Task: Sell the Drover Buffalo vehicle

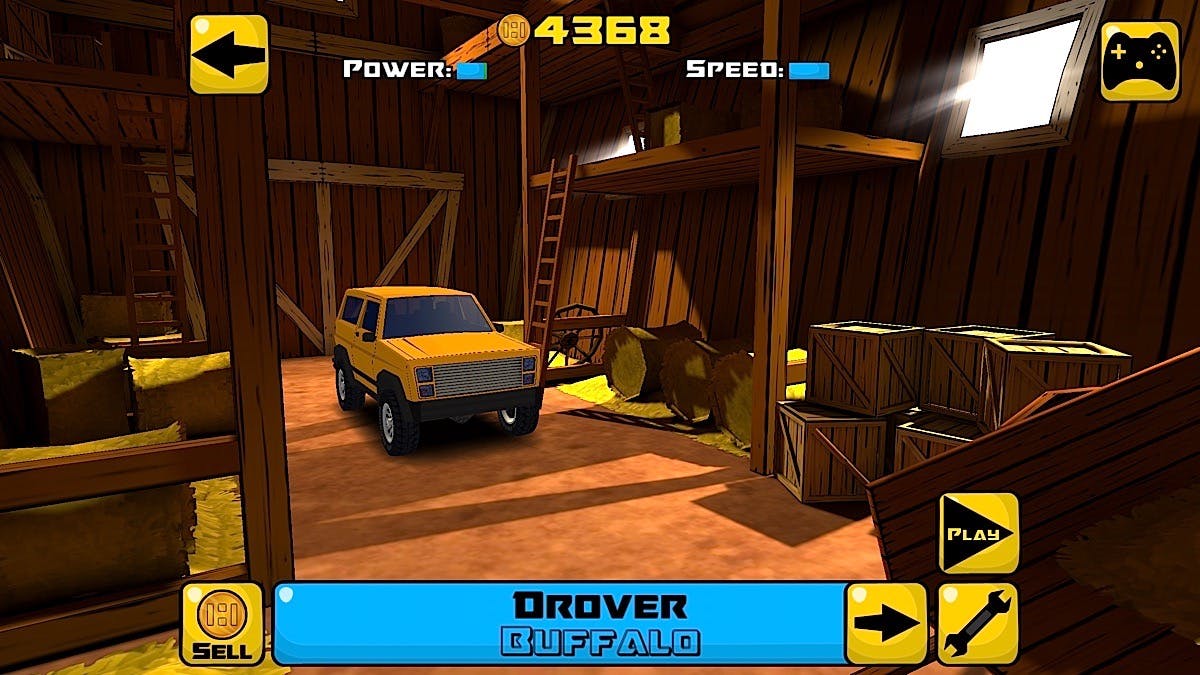Action: click(x=222, y=624)
